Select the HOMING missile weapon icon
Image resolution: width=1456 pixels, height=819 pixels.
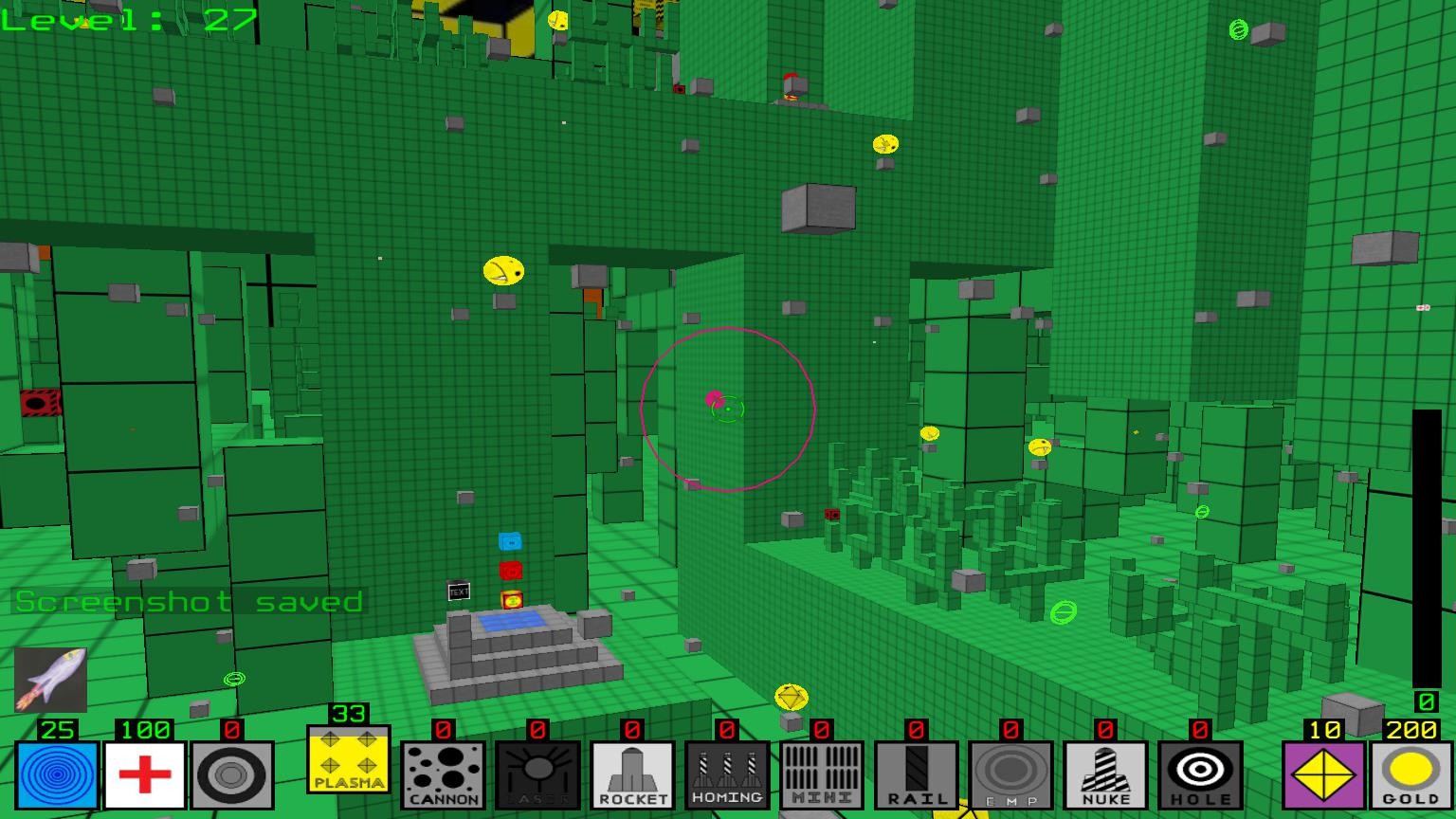[x=726, y=773]
